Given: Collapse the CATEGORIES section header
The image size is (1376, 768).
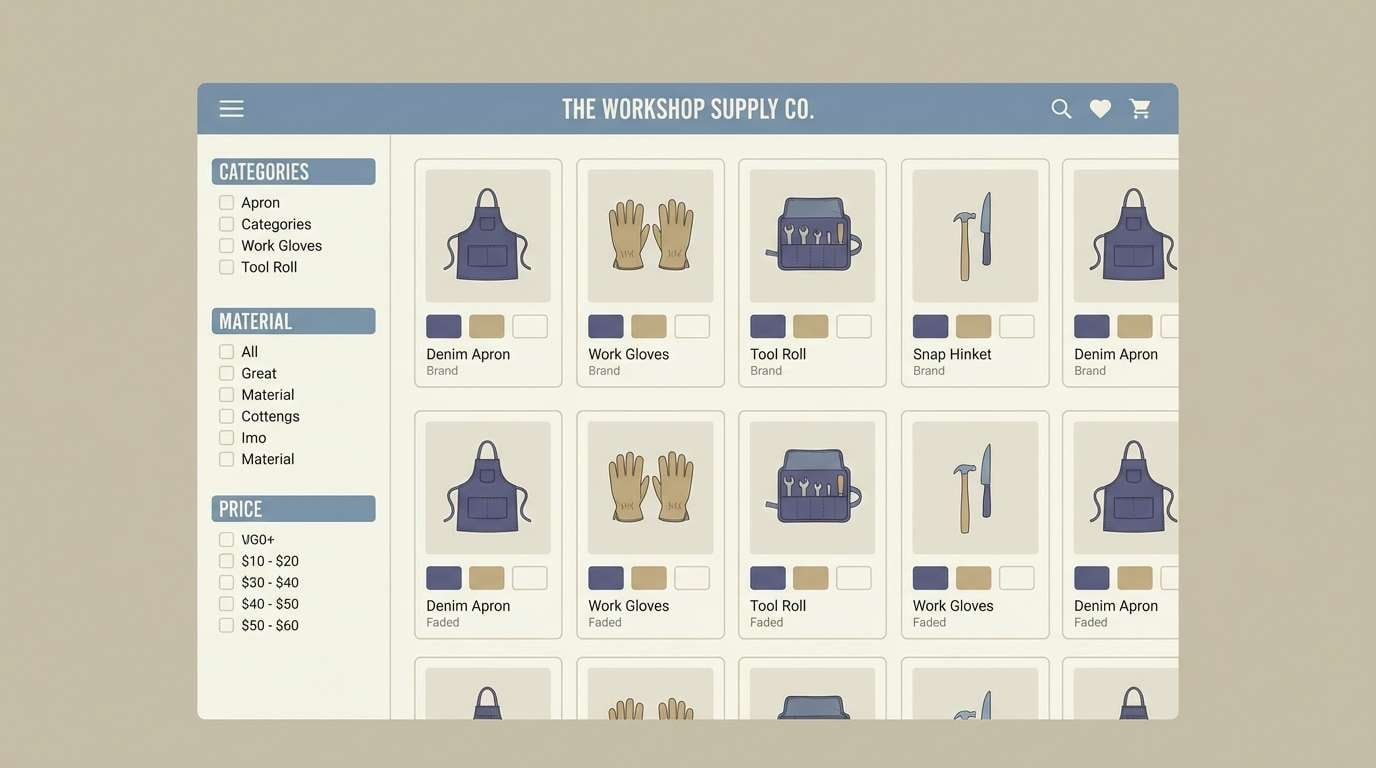Looking at the screenshot, I should tap(293, 171).
